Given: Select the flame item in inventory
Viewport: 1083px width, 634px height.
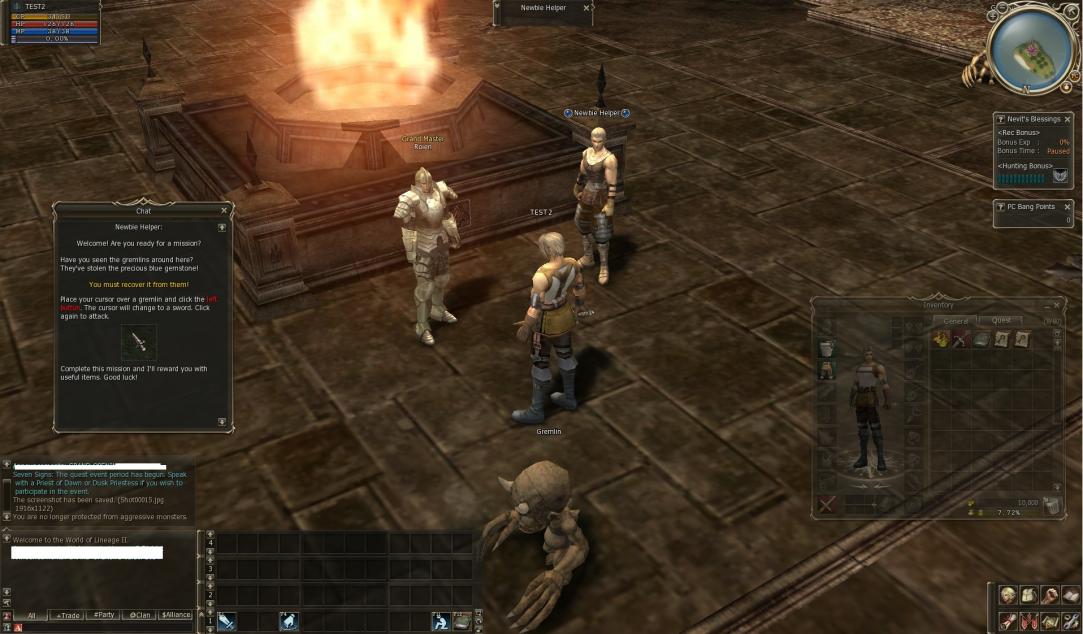Looking at the screenshot, I should tap(941, 340).
